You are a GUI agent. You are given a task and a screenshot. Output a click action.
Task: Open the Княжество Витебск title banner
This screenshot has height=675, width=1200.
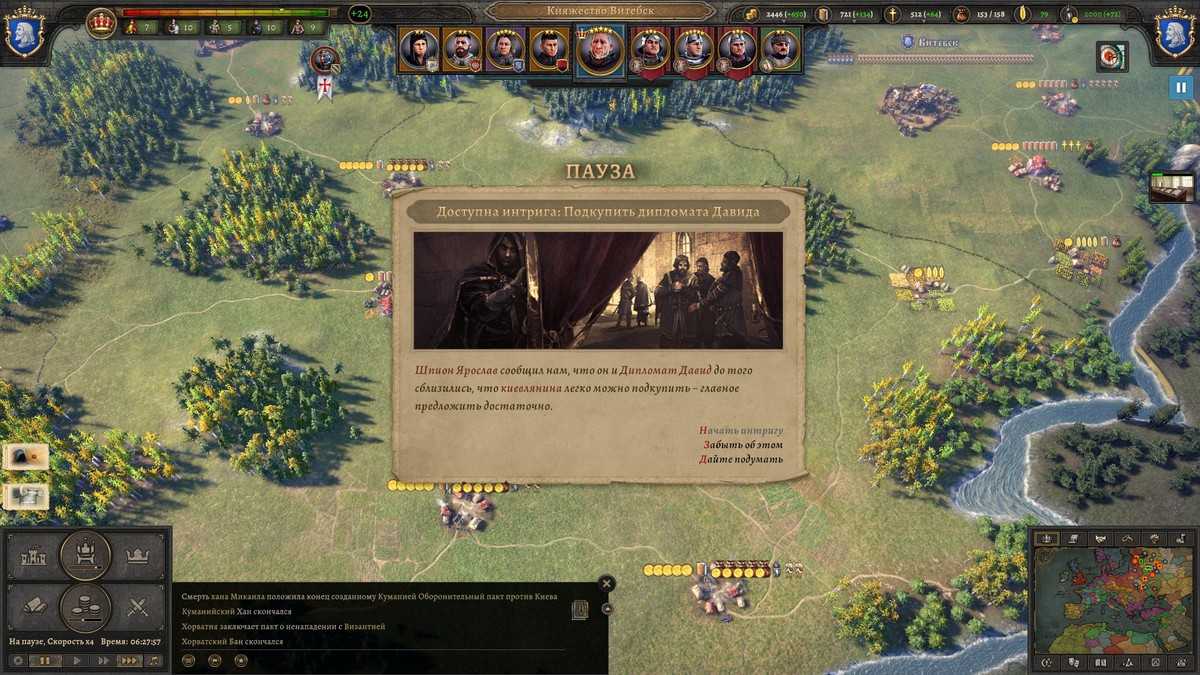pos(600,11)
